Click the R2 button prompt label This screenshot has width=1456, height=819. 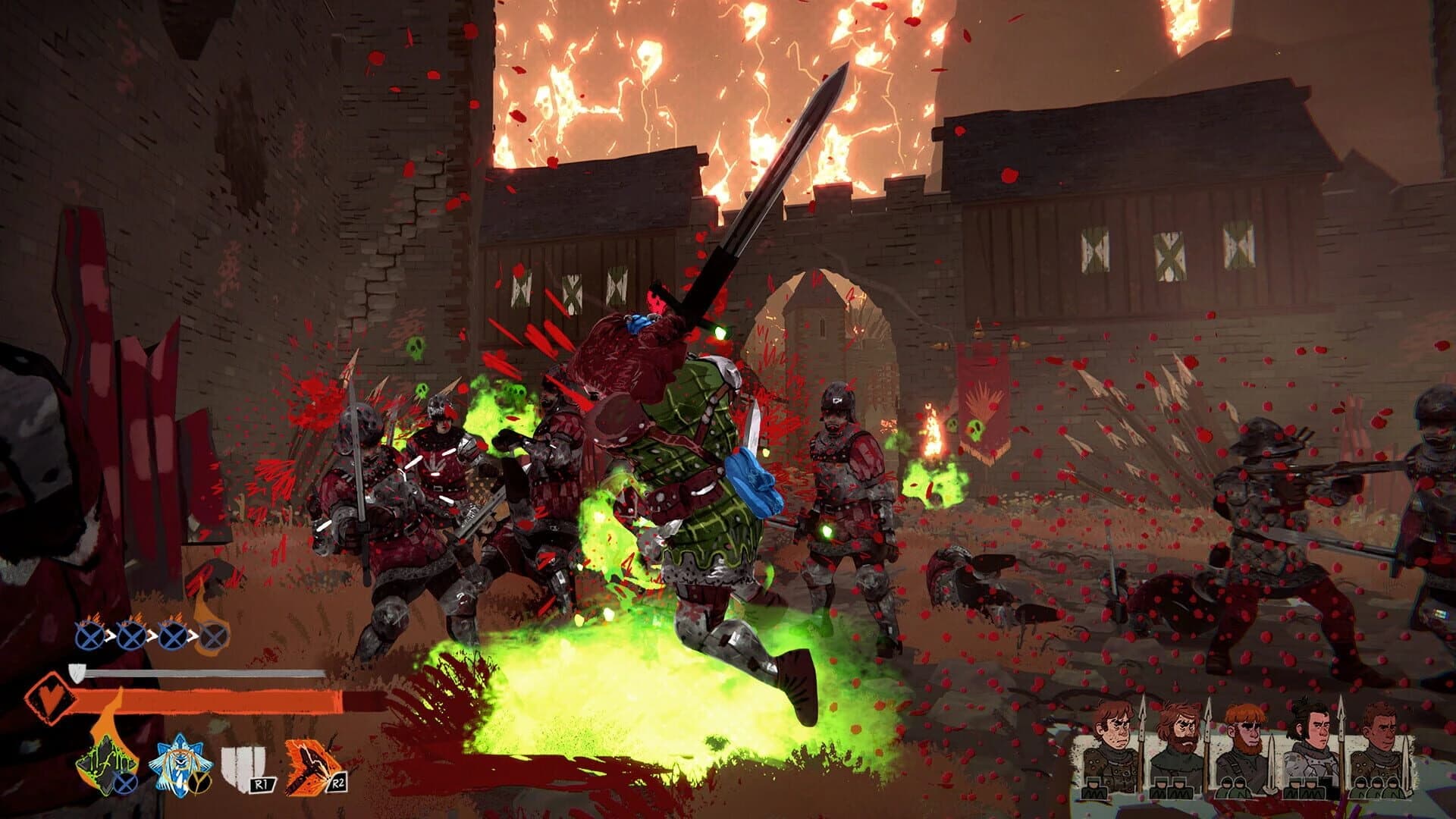pos(338,783)
